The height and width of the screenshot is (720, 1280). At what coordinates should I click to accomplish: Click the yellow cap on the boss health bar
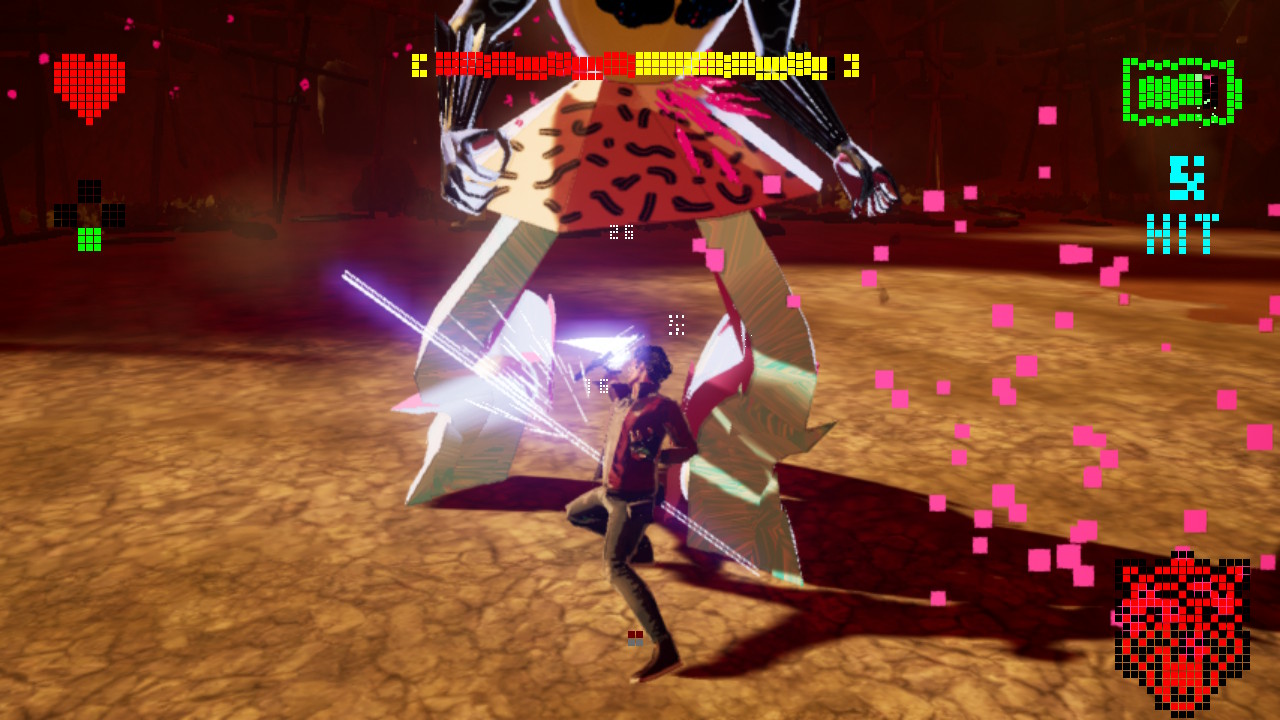[851, 63]
